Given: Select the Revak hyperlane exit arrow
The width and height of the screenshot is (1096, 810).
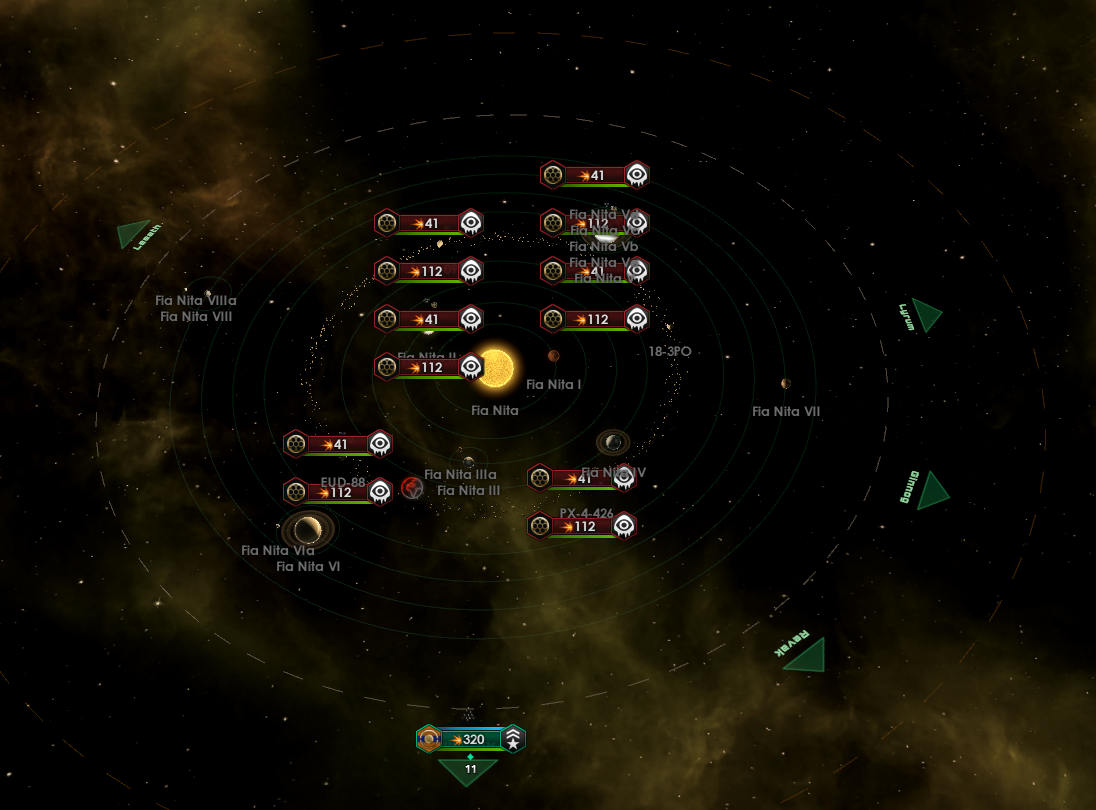Looking at the screenshot, I should pos(804,654).
